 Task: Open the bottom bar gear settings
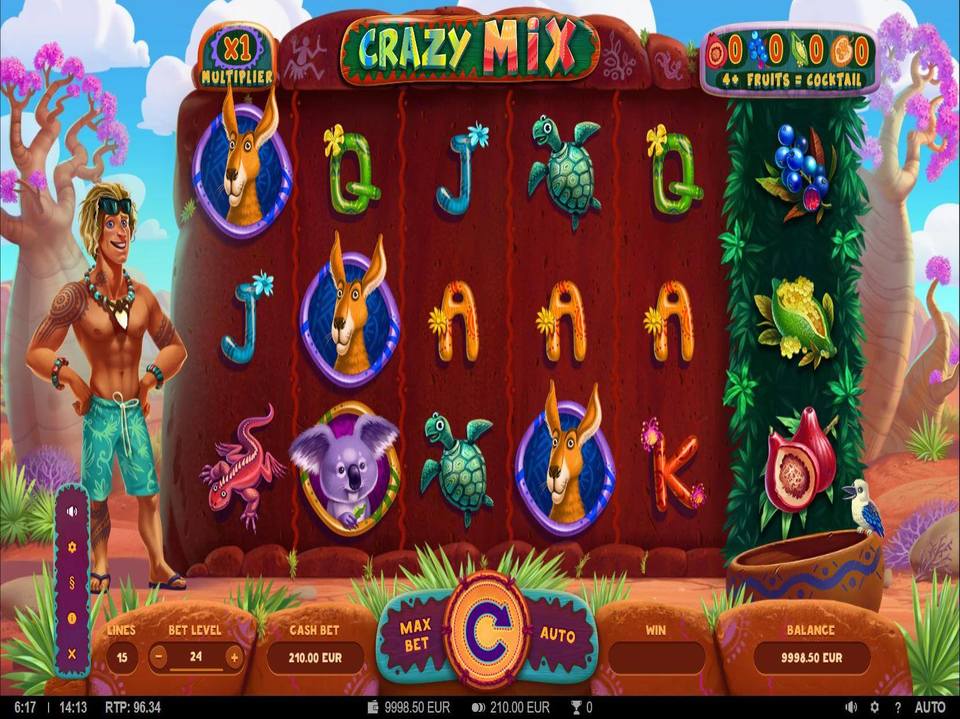875,707
